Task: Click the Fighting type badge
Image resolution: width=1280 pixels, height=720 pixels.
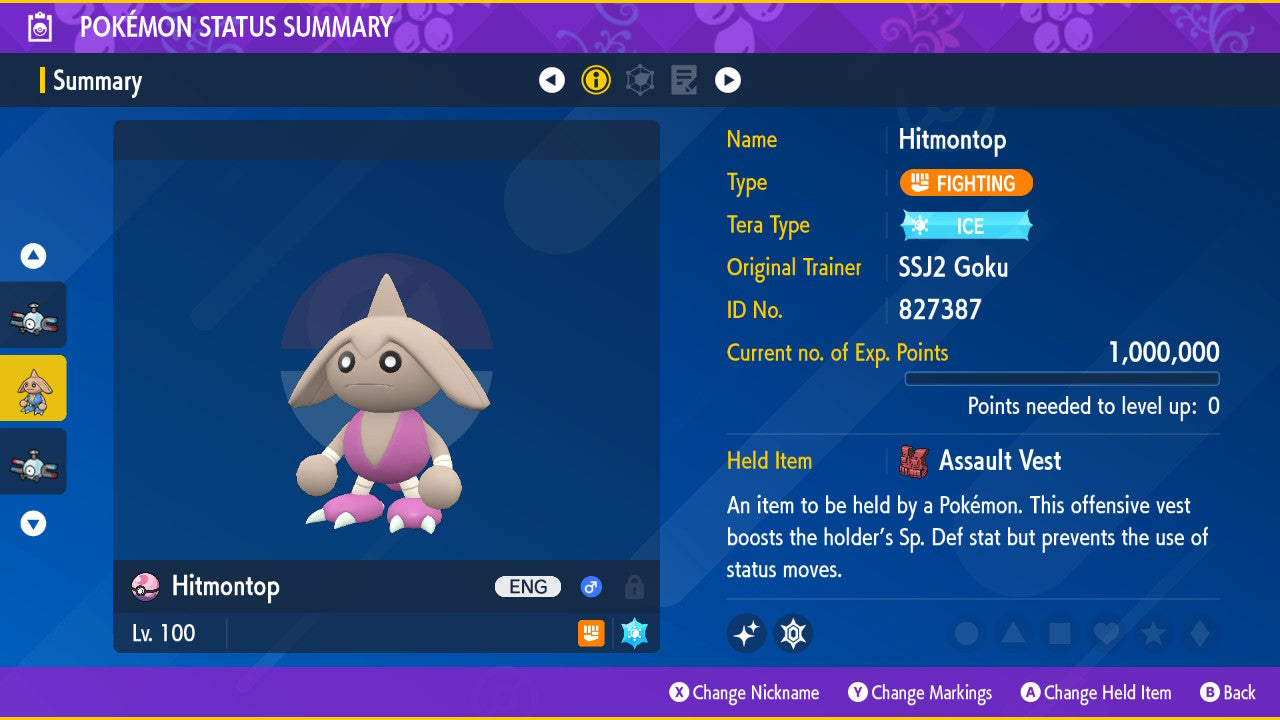Action: tap(966, 183)
